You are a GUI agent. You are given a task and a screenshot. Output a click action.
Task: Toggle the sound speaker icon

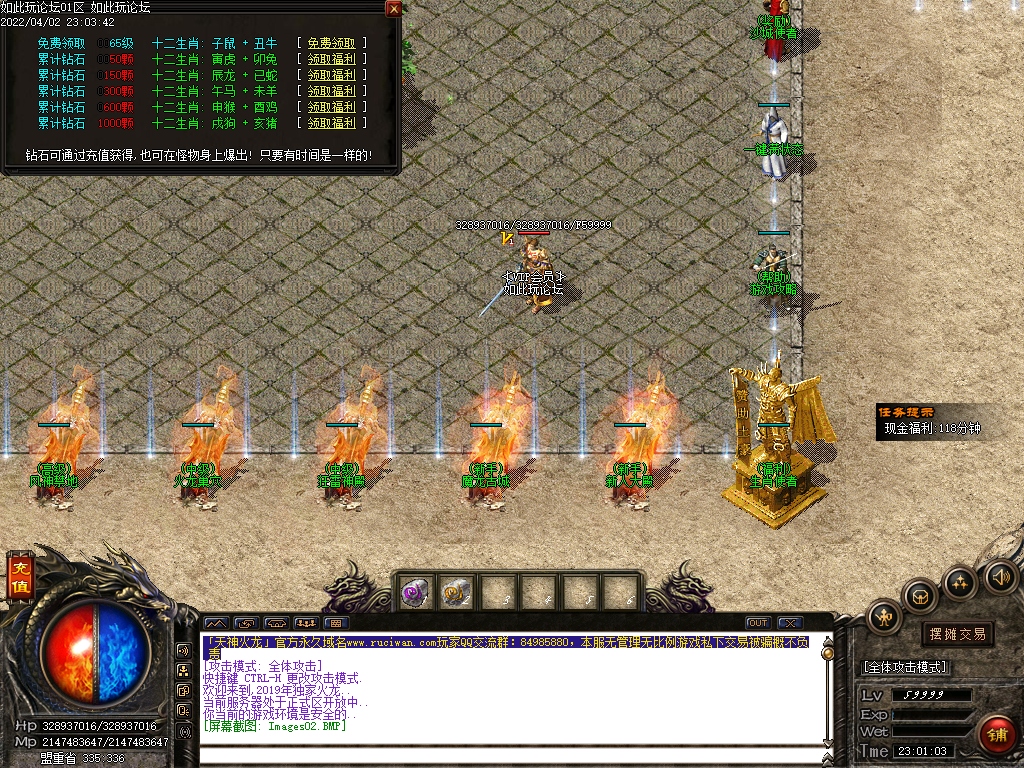pyautogui.click(x=1000, y=576)
